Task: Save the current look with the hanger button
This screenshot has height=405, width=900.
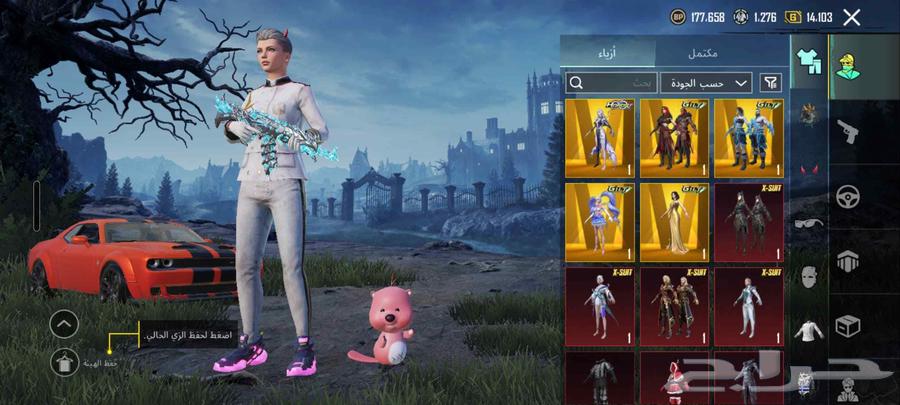Action: pyautogui.click(x=63, y=364)
